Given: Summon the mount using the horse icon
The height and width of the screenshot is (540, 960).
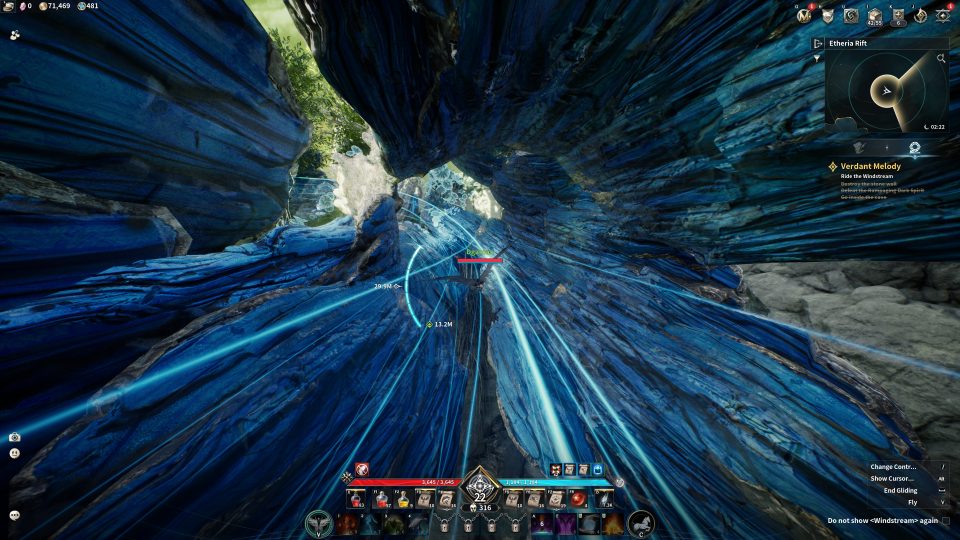Looking at the screenshot, I should click(x=640, y=523).
